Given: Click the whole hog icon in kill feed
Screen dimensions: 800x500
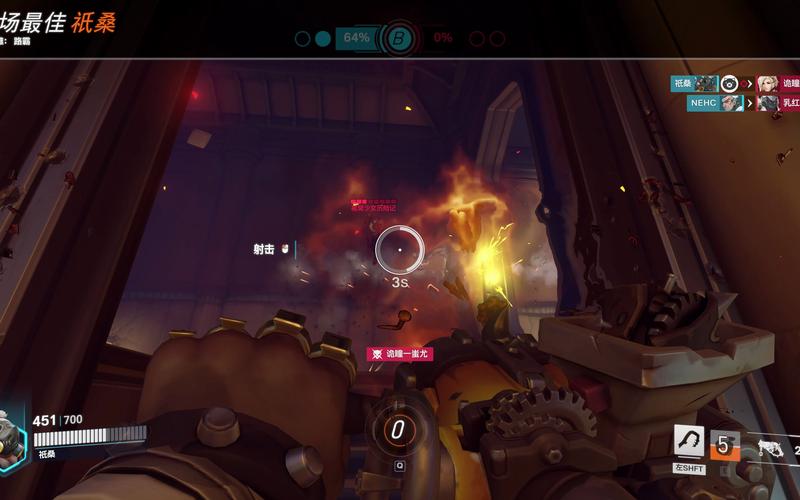Looking at the screenshot, I should point(730,84).
